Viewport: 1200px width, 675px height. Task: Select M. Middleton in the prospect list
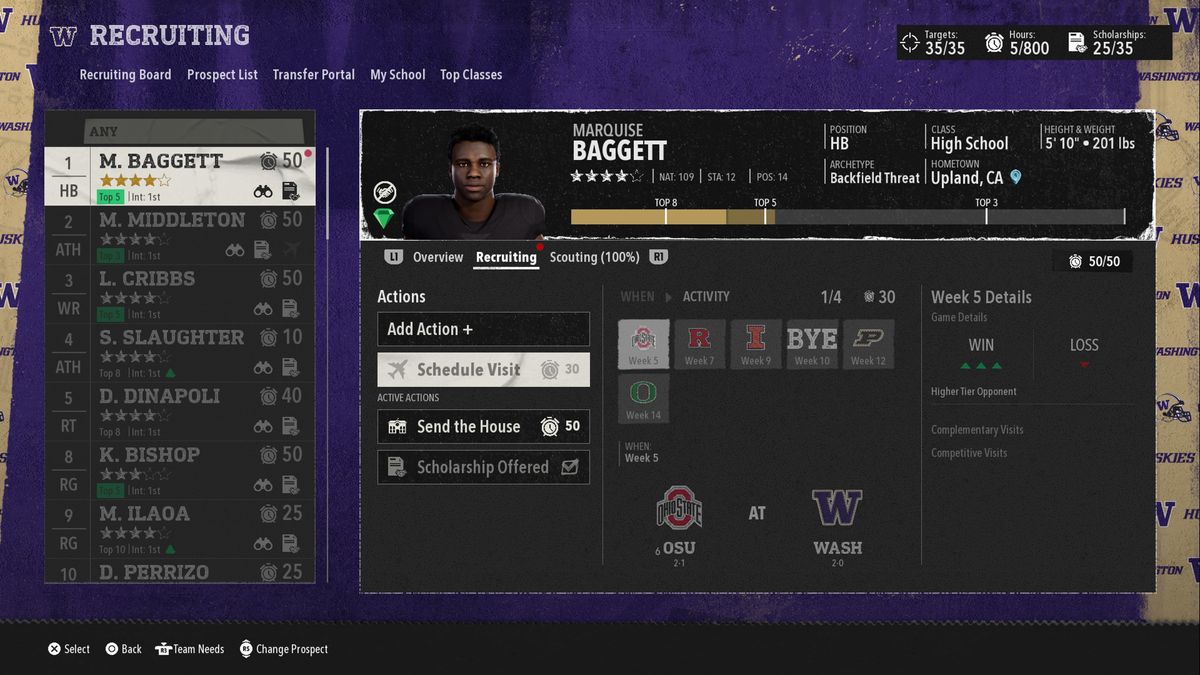180,235
